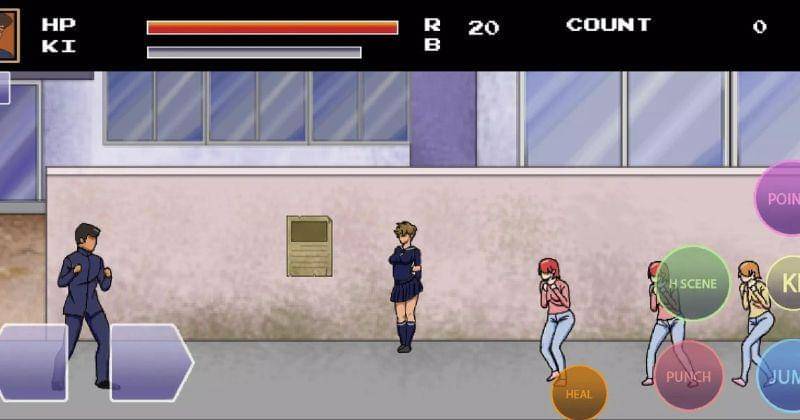
Task: Tap the yellow kick button
Action: coord(786,283)
